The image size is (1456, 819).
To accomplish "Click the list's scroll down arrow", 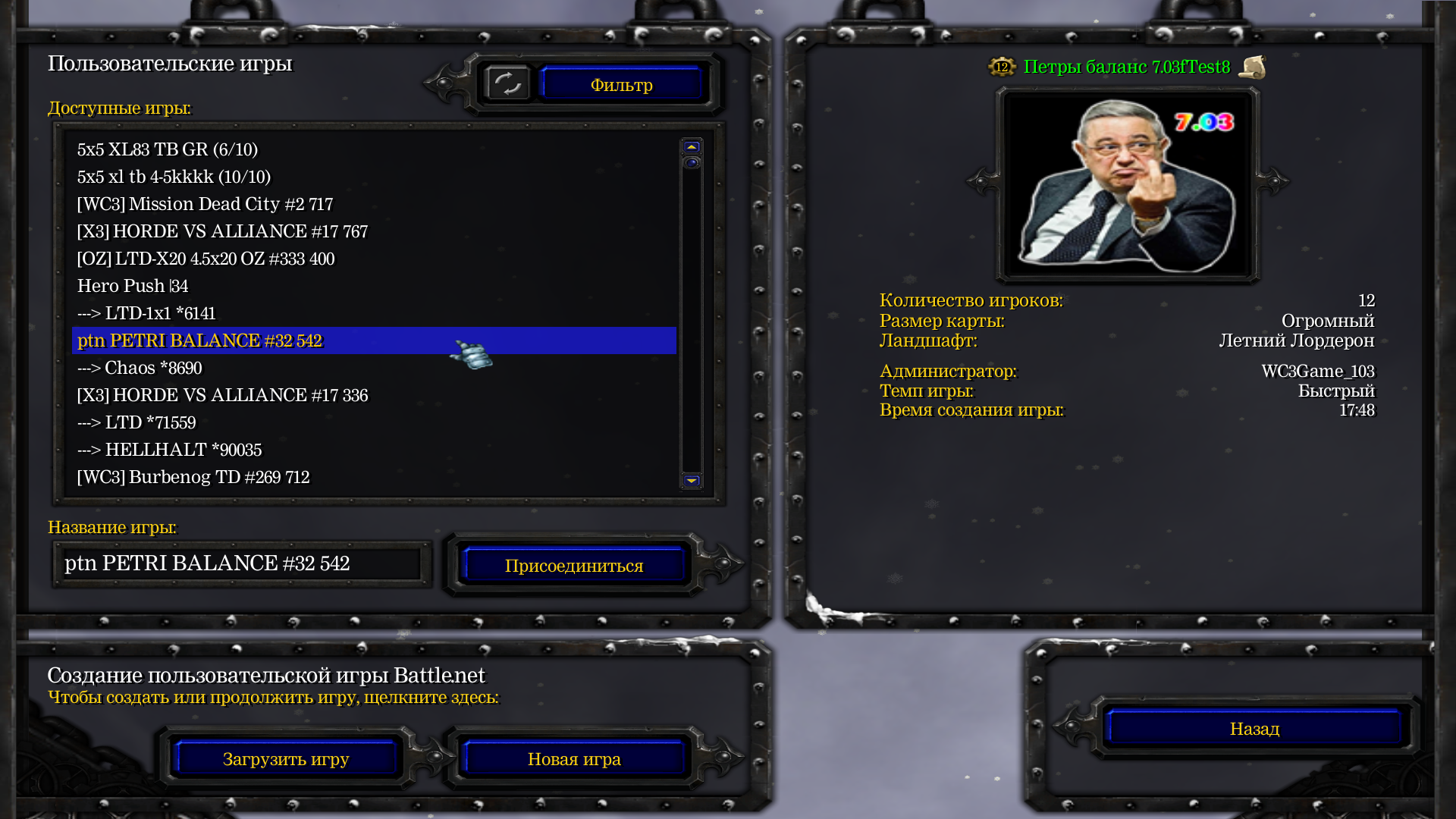I will point(692,481).
